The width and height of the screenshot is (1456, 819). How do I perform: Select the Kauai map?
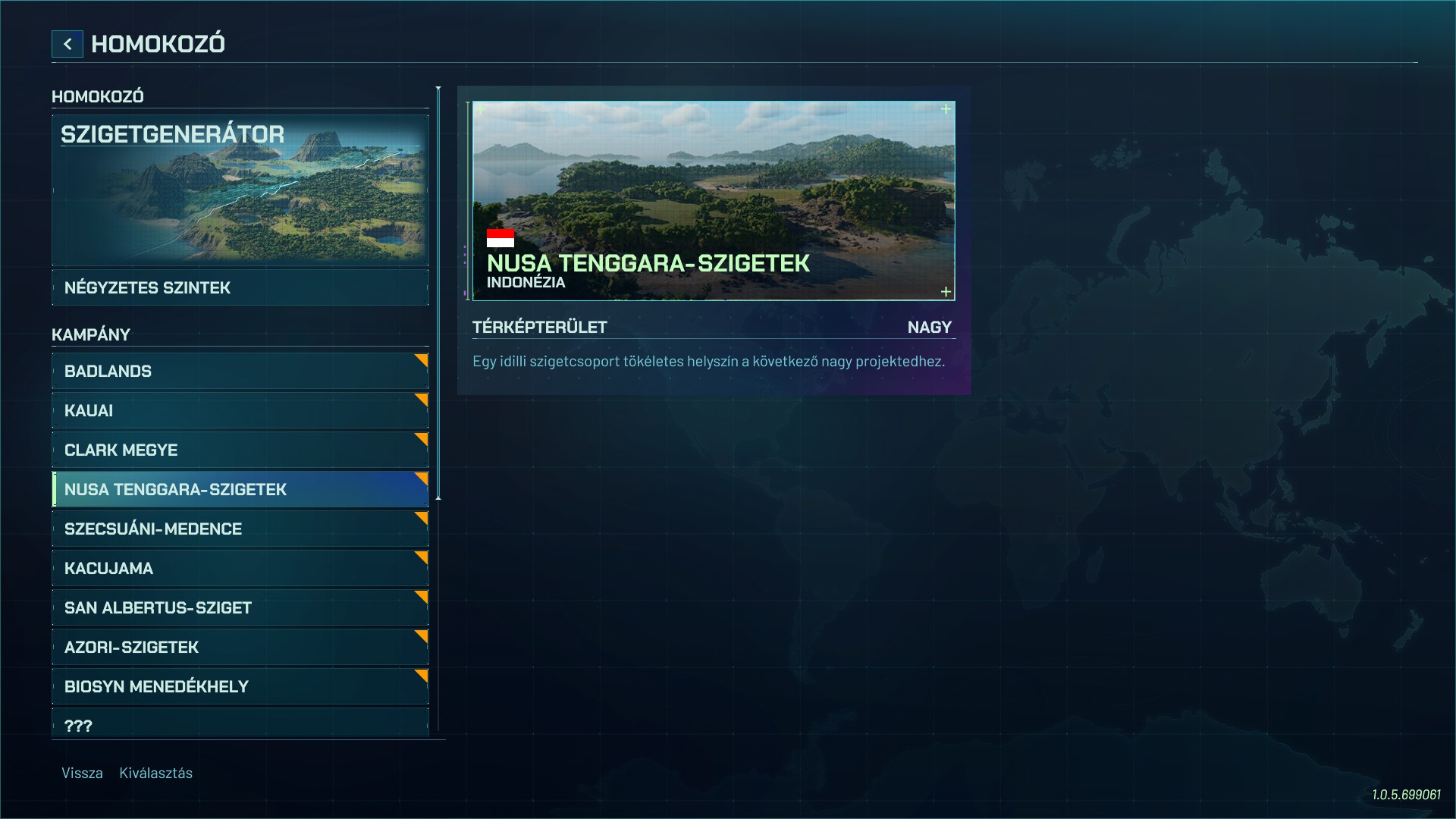pos(240,411)
